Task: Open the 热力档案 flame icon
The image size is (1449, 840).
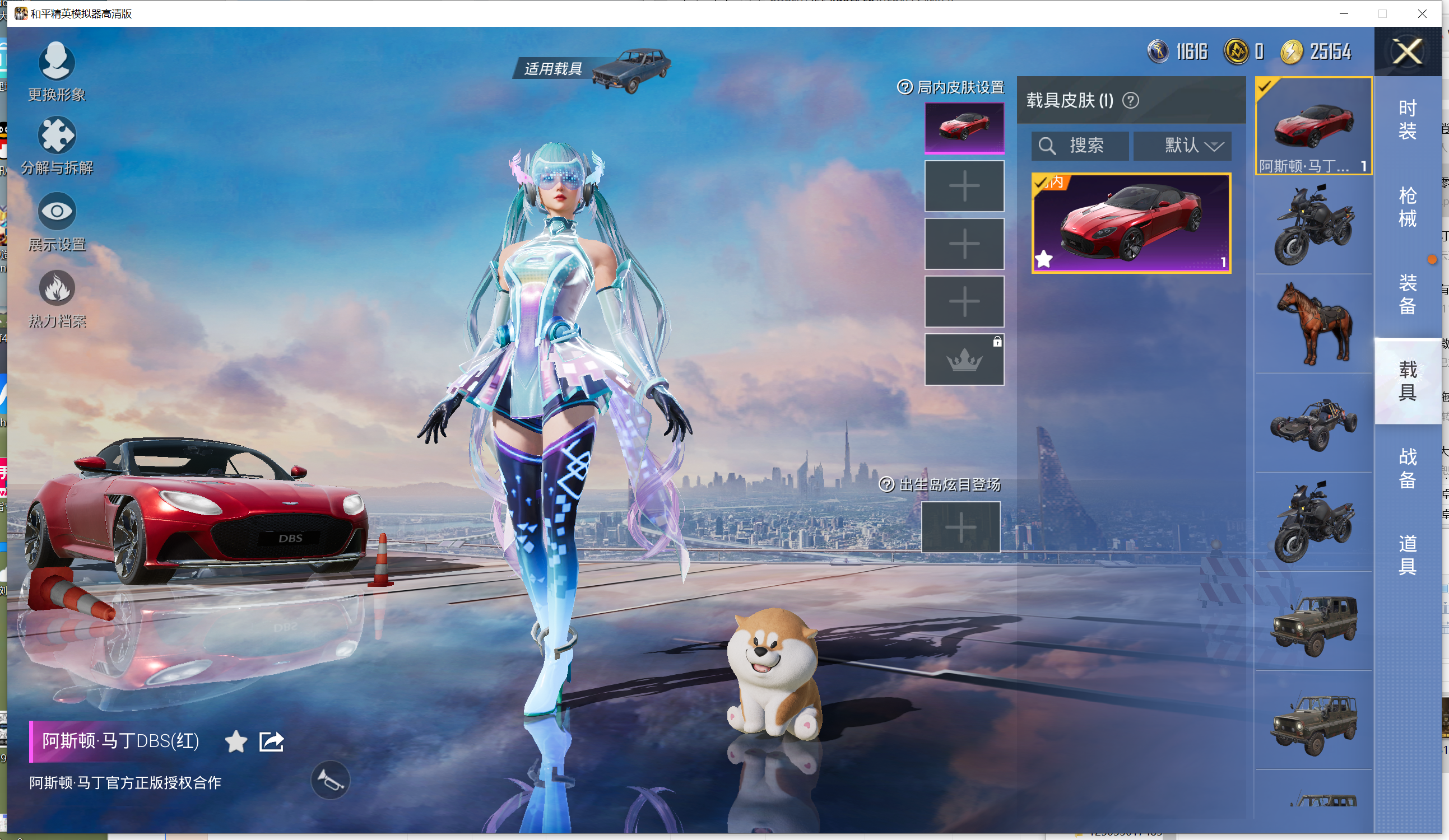Action: coord(57,297)
